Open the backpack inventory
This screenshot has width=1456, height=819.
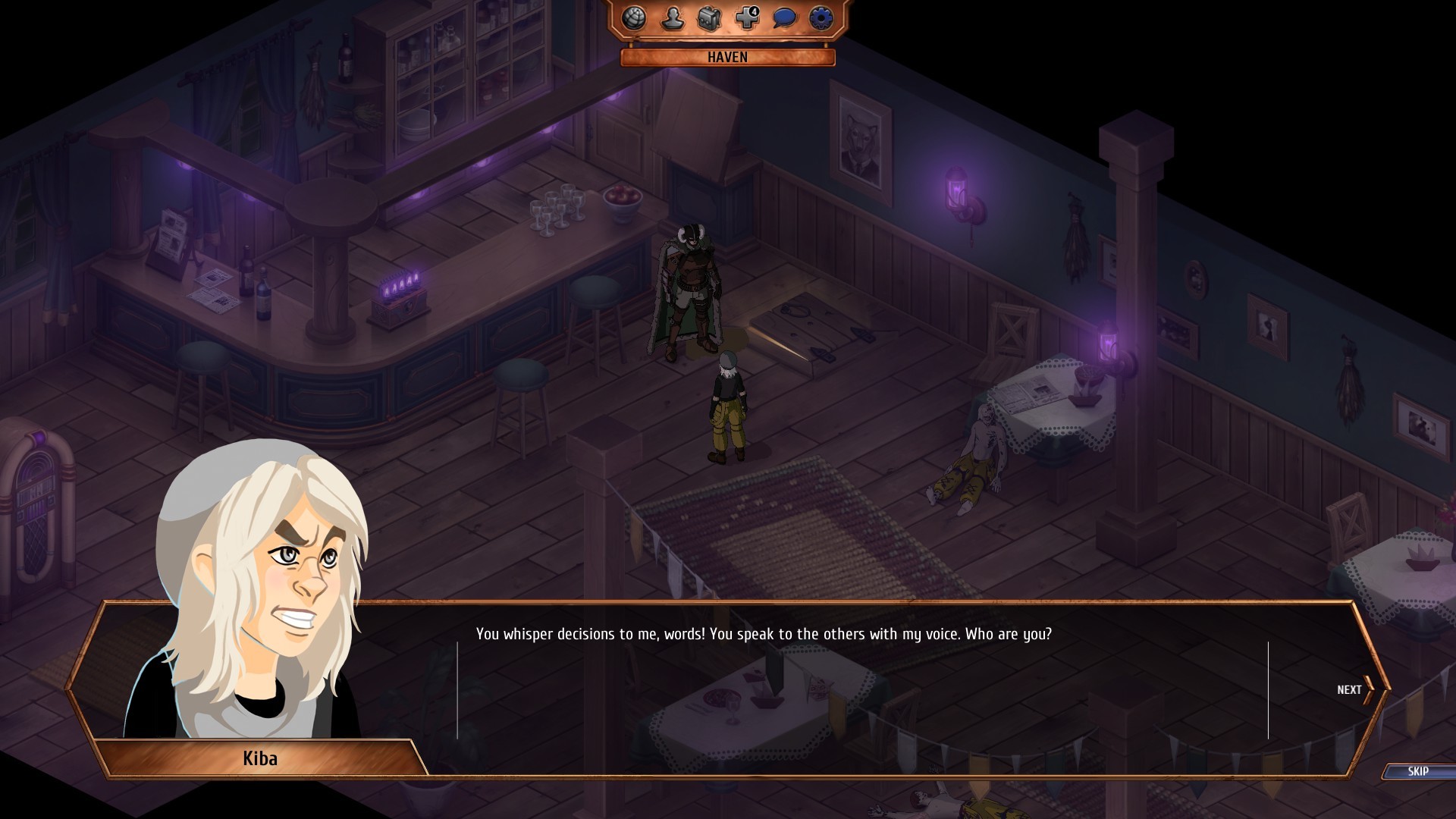pos(709,18)
